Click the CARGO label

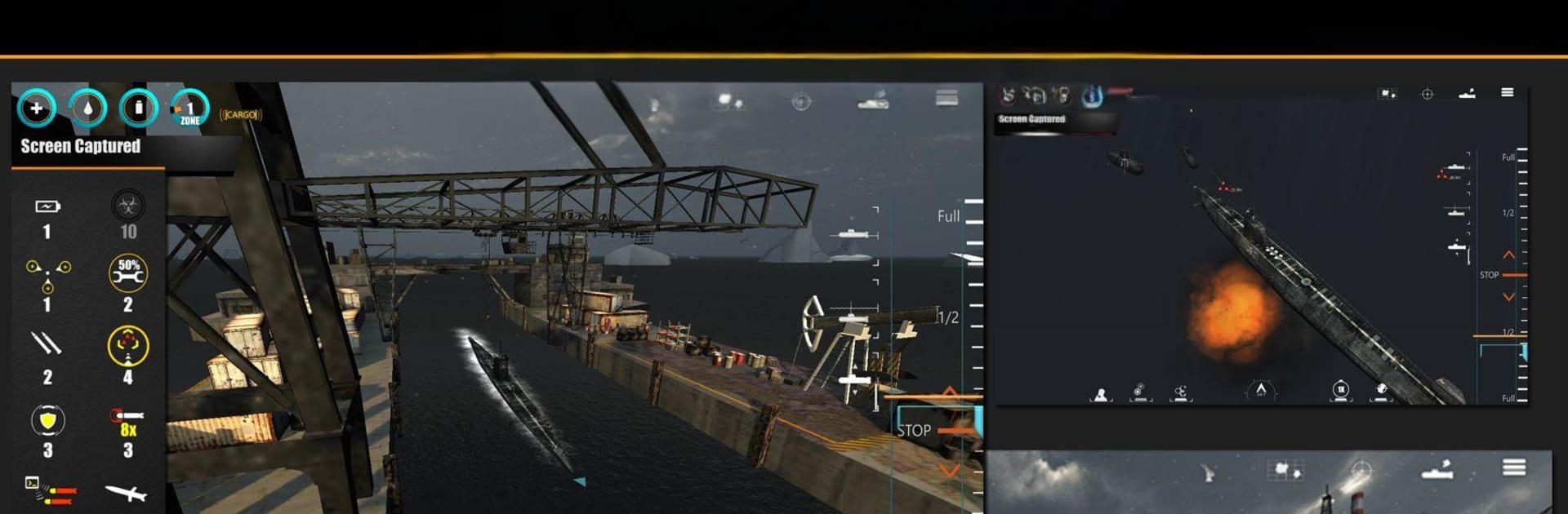click(240, 115)
